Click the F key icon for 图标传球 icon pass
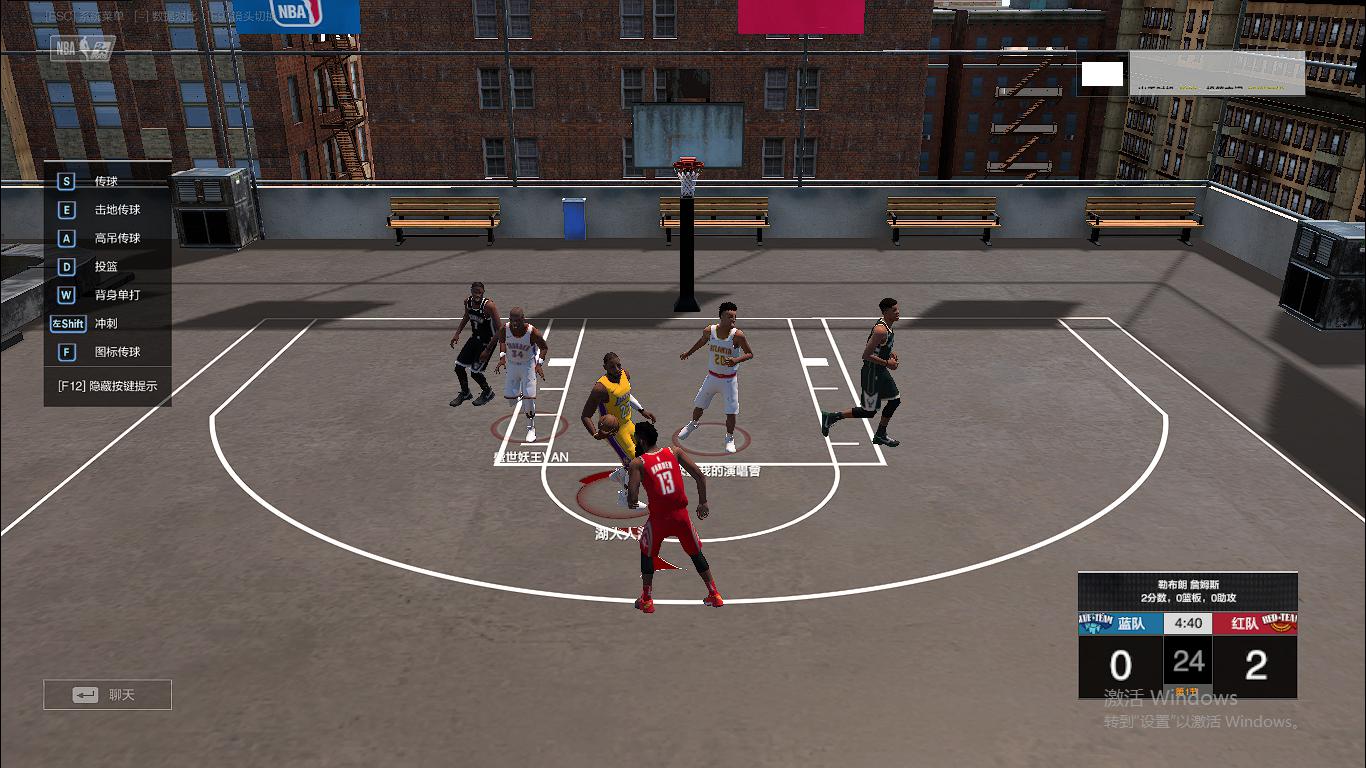 coord(66,352)
